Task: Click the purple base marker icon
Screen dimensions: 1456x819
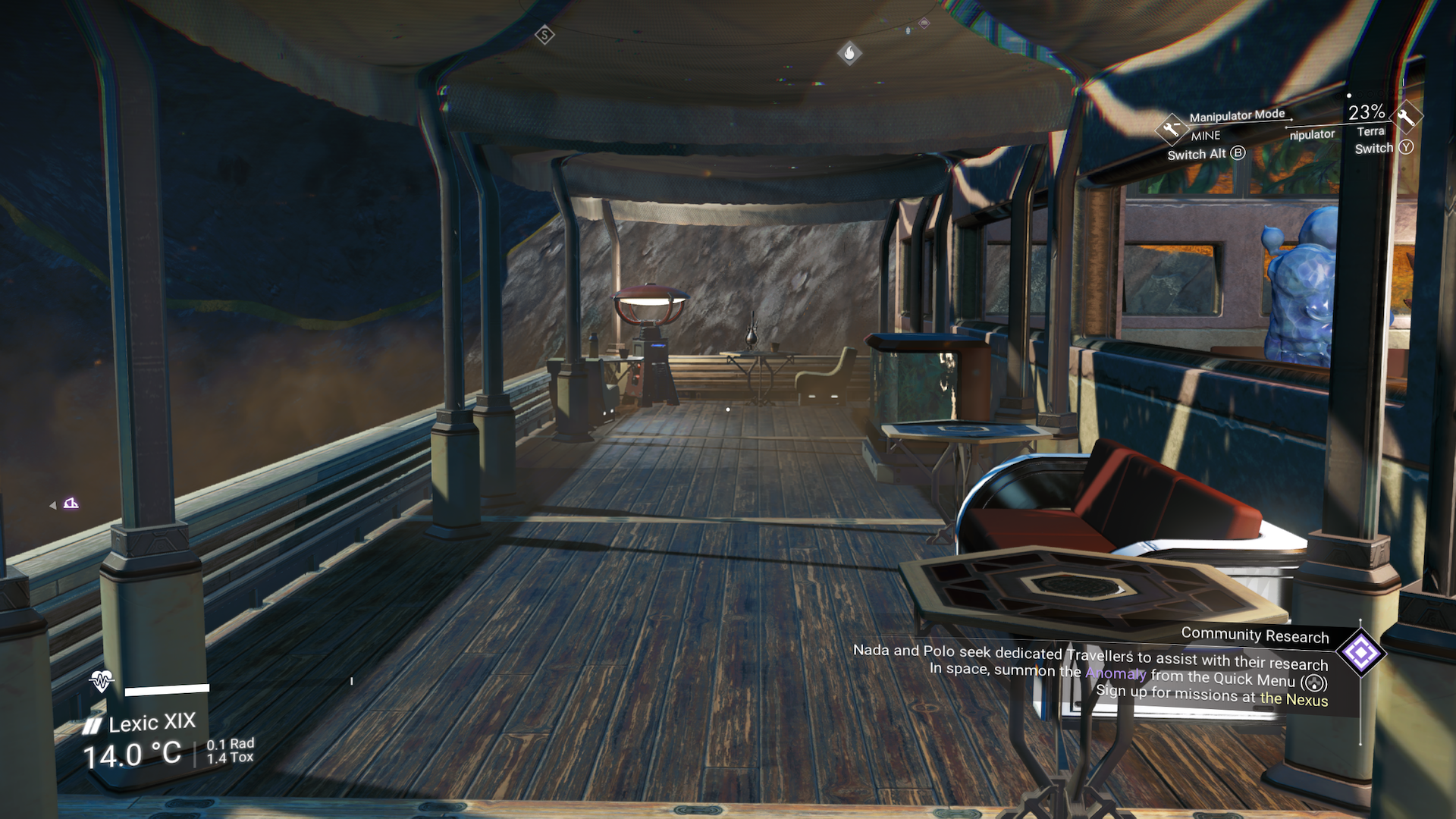Action: coord(71,504)
